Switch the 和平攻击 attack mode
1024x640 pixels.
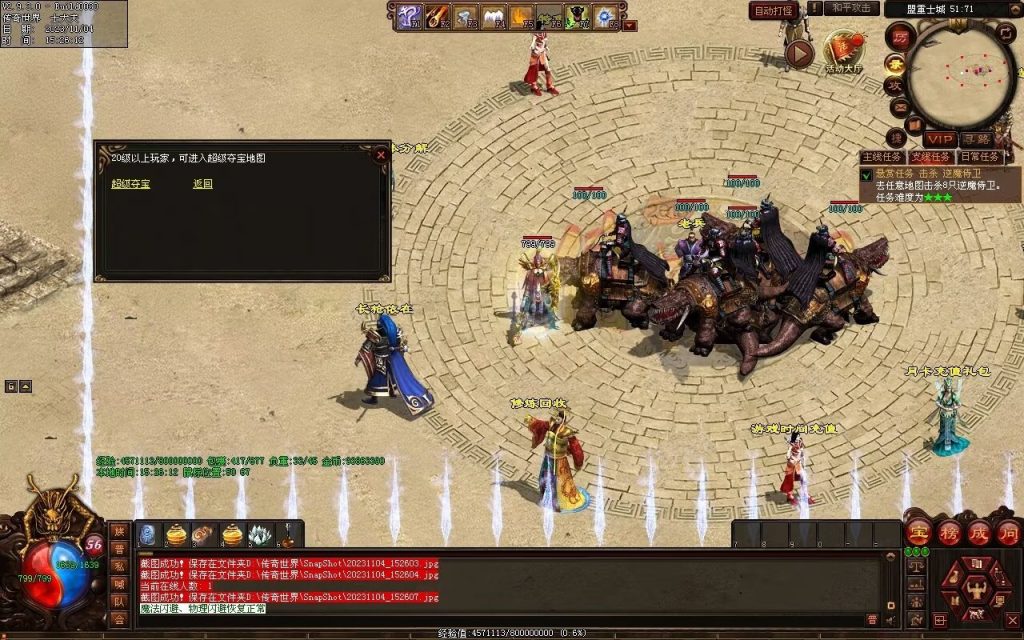[x=851, y=9]
